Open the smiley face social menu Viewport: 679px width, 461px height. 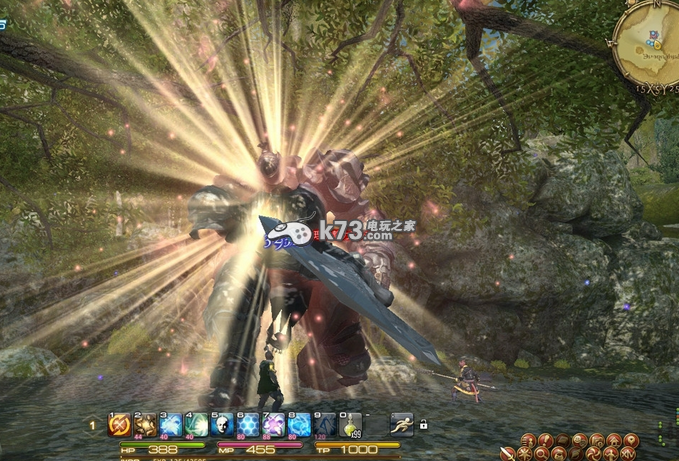click(x=579, y=440)
